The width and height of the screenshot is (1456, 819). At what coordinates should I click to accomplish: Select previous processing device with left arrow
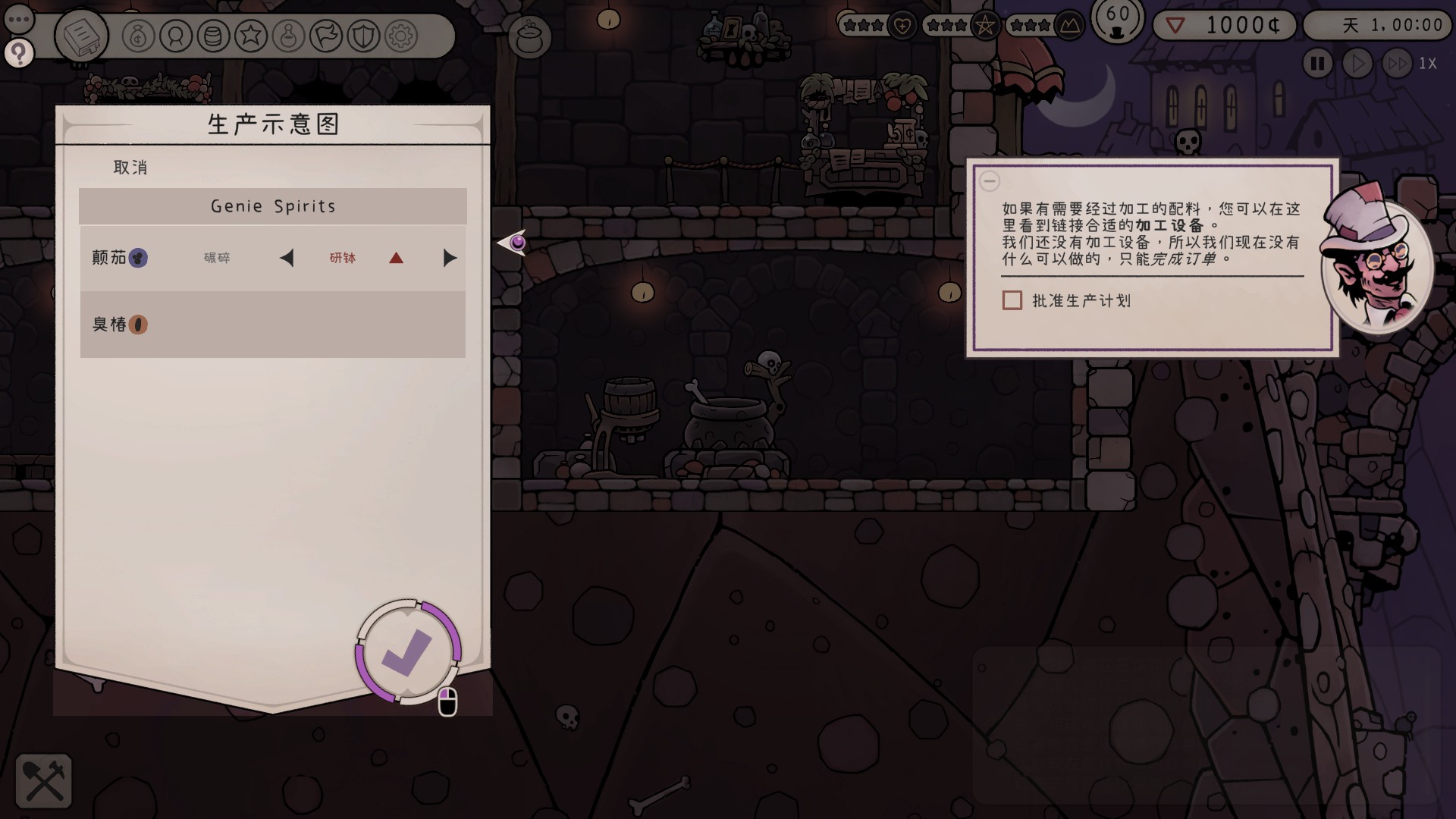[x=287, y=259]
